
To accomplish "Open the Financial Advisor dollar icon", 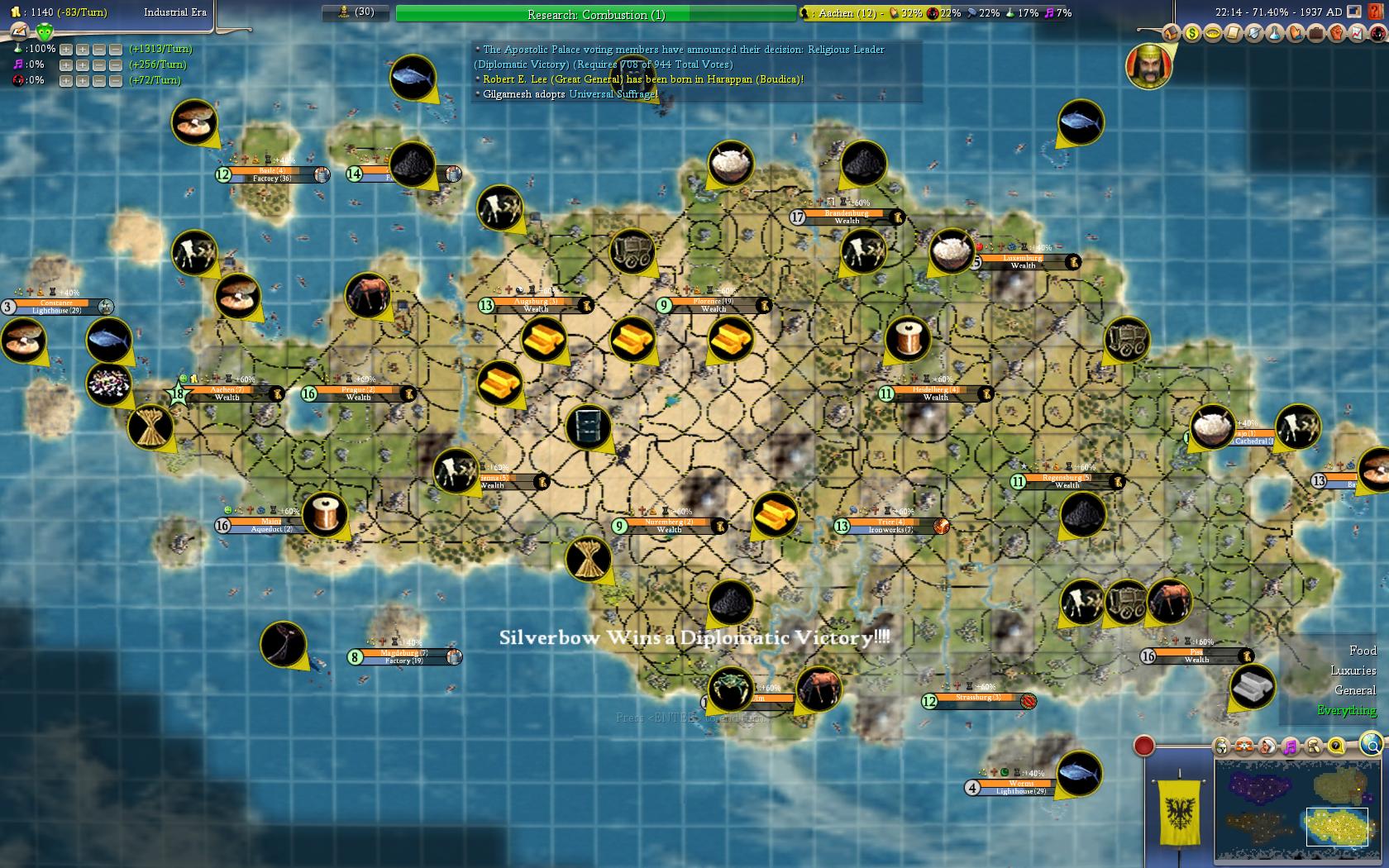I will tap(1191, 33).
